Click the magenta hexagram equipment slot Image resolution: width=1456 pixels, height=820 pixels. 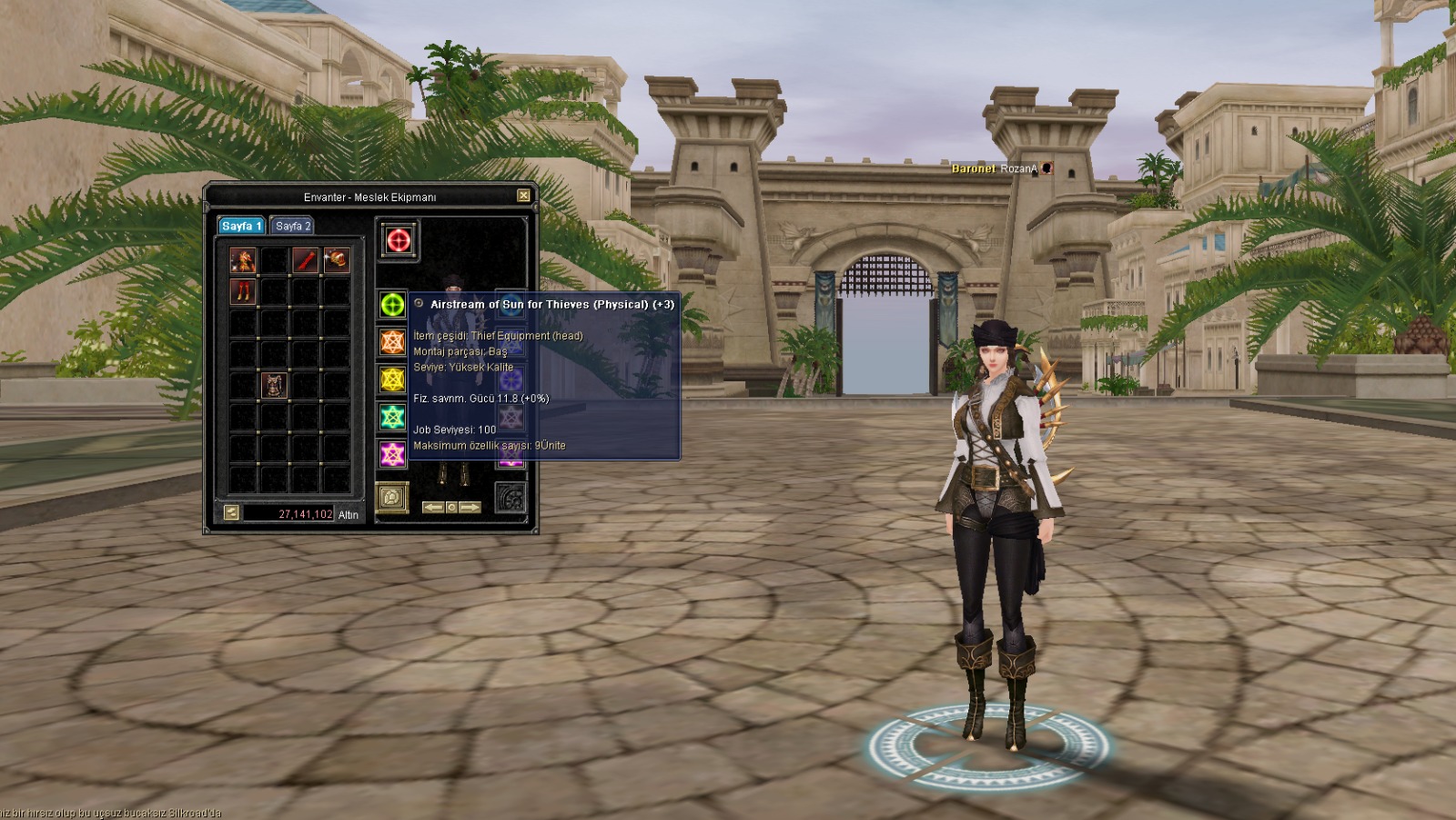point(392,454)
